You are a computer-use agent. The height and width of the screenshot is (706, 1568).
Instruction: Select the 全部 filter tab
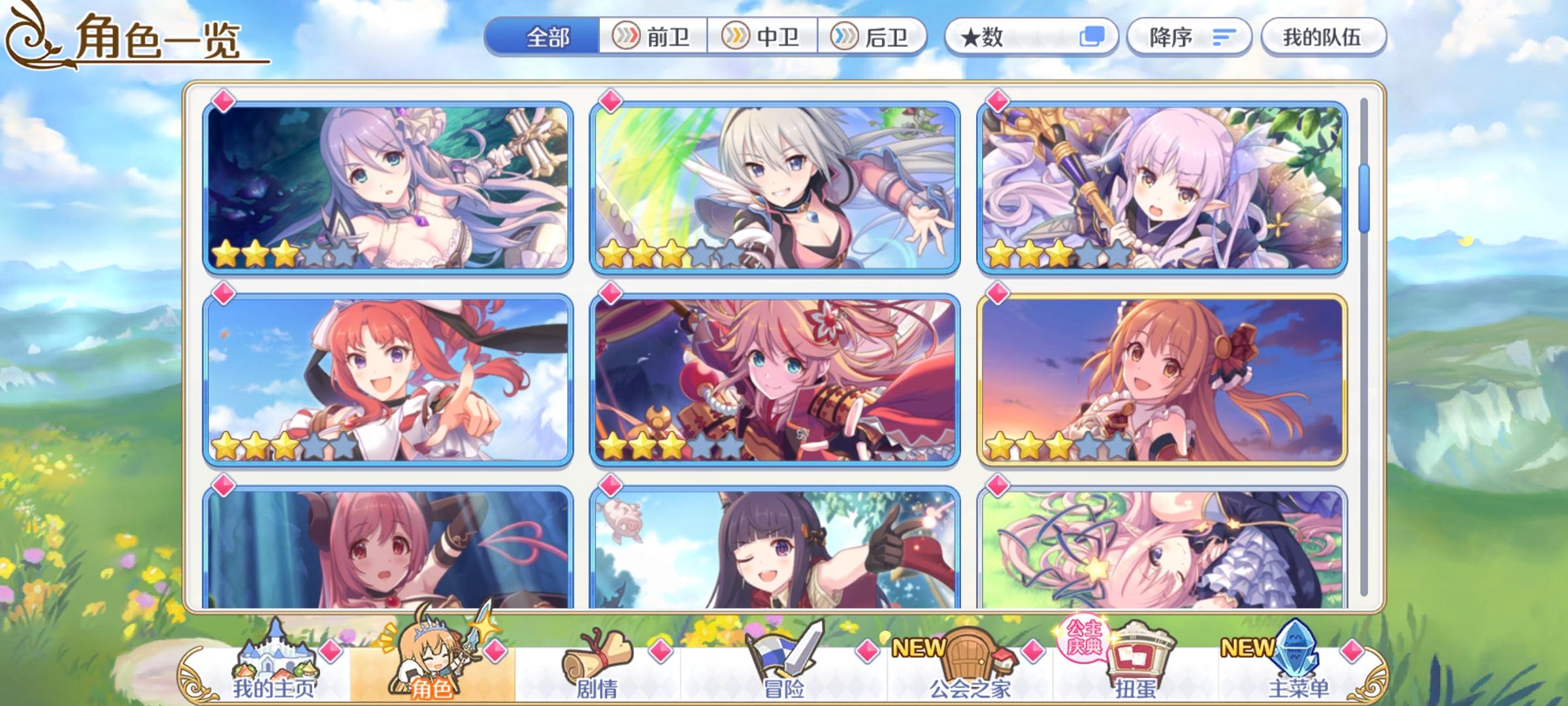pos(547,37)
